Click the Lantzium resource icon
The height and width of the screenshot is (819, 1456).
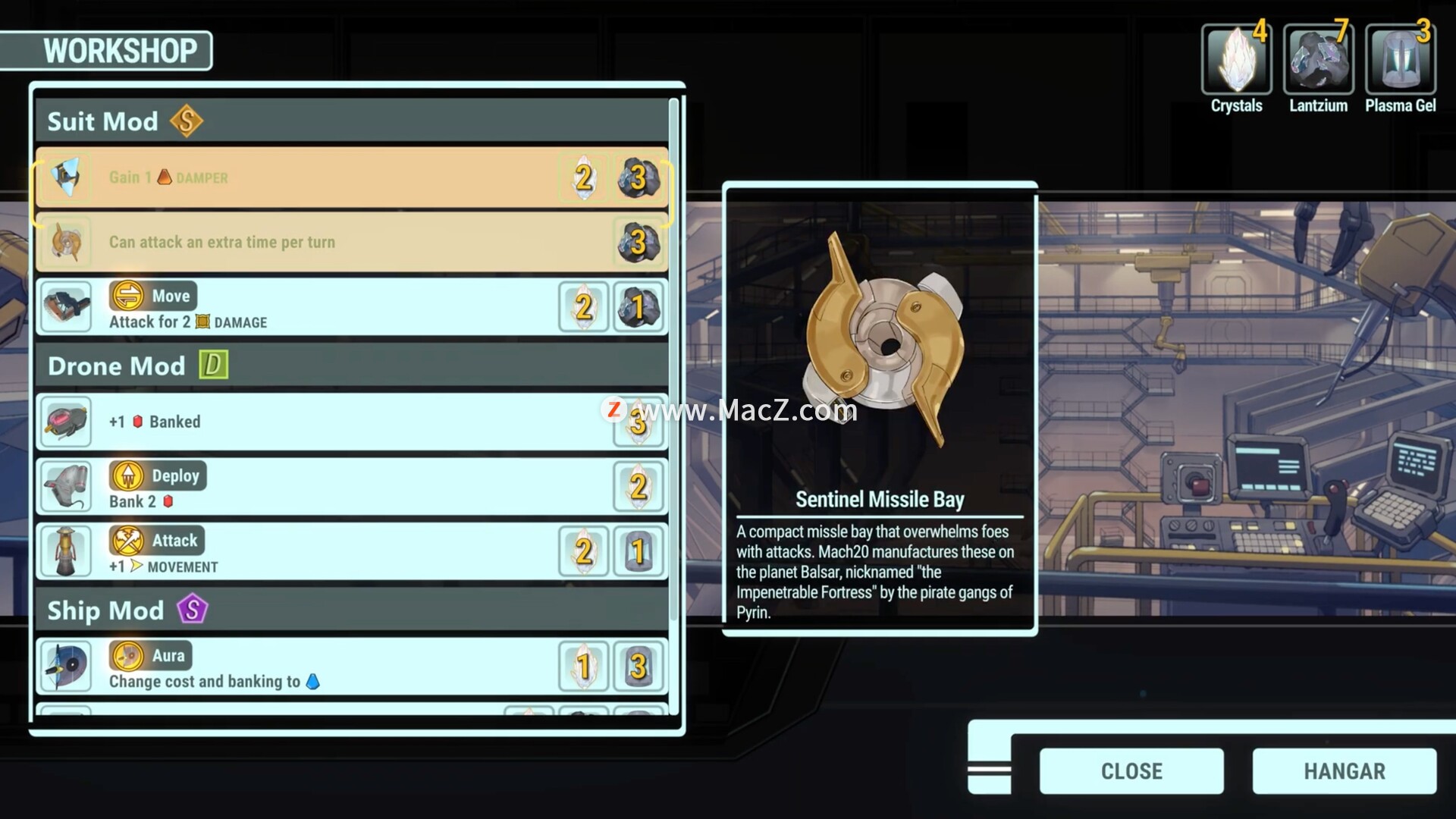point(1318,61)
